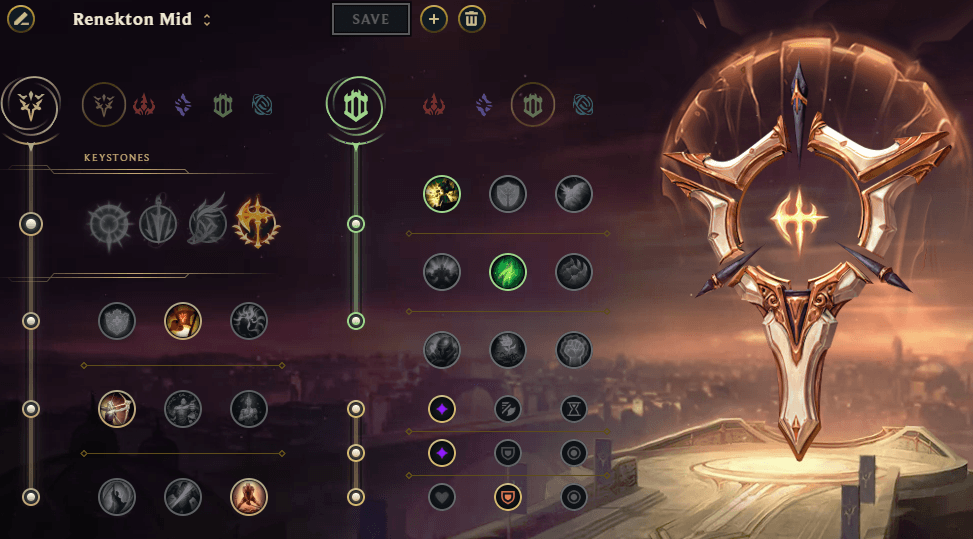Image resolution: width=973 pixels, height=539 pixels.
Task: Delete this rune page with the trash icon
Action: [472, 19]
